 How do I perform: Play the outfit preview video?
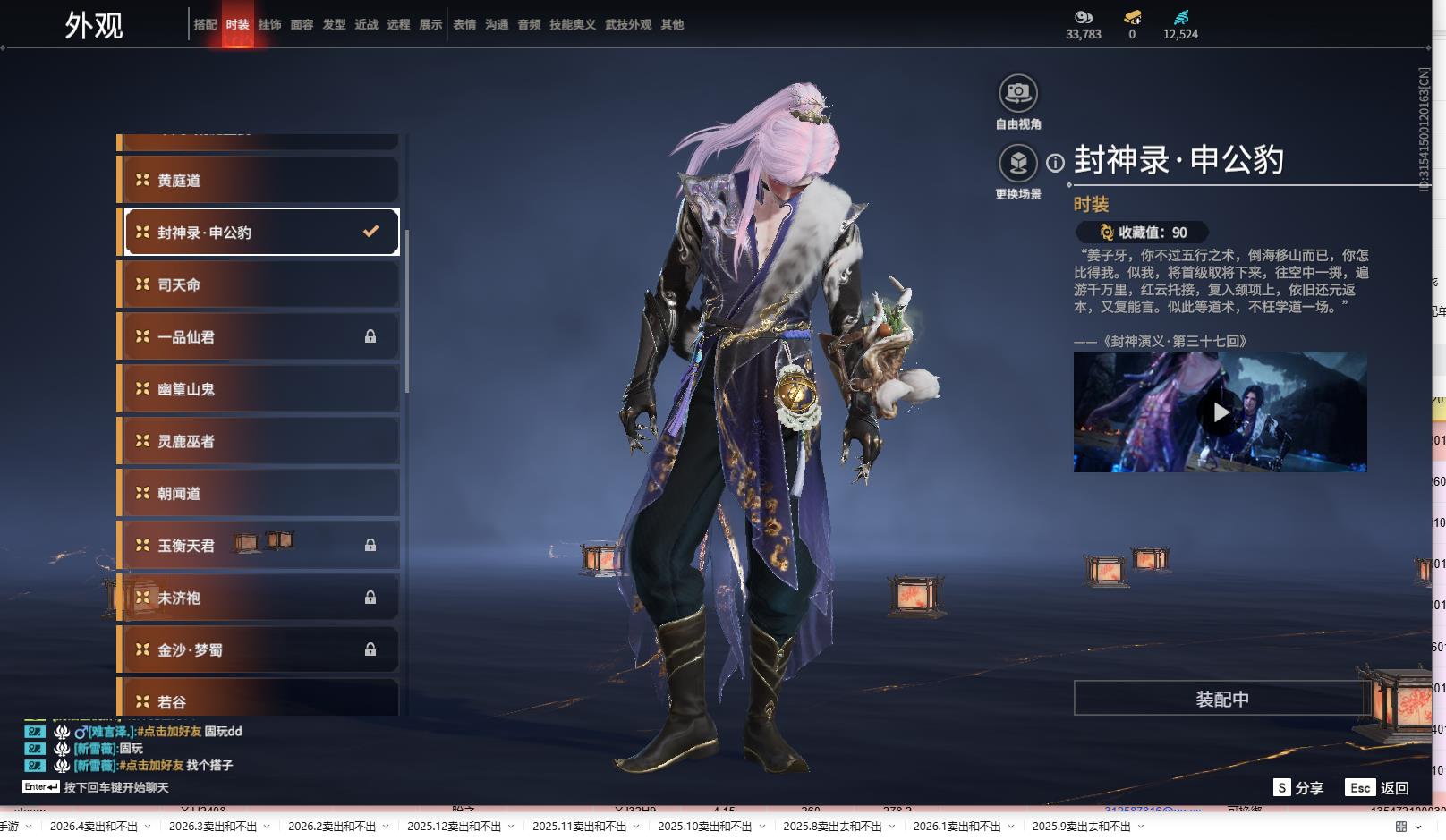point(1221,412)
